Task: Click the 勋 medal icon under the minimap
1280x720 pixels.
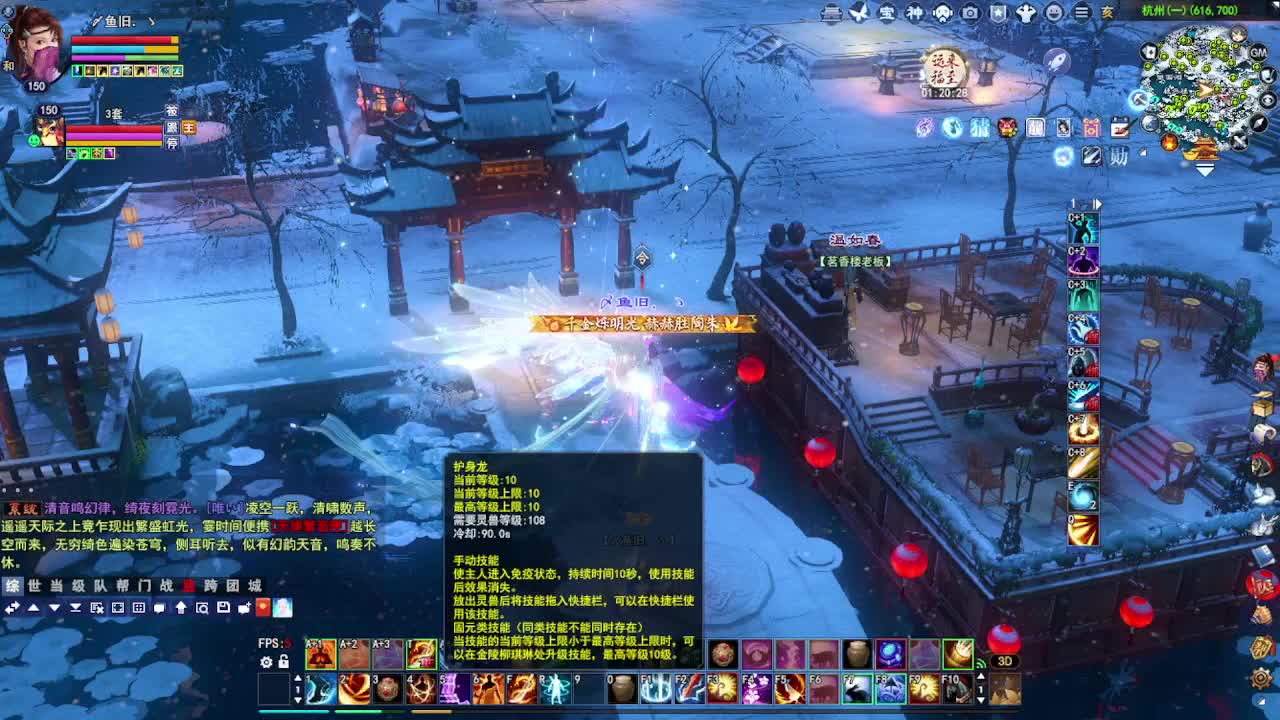Action: (1118, 155)
